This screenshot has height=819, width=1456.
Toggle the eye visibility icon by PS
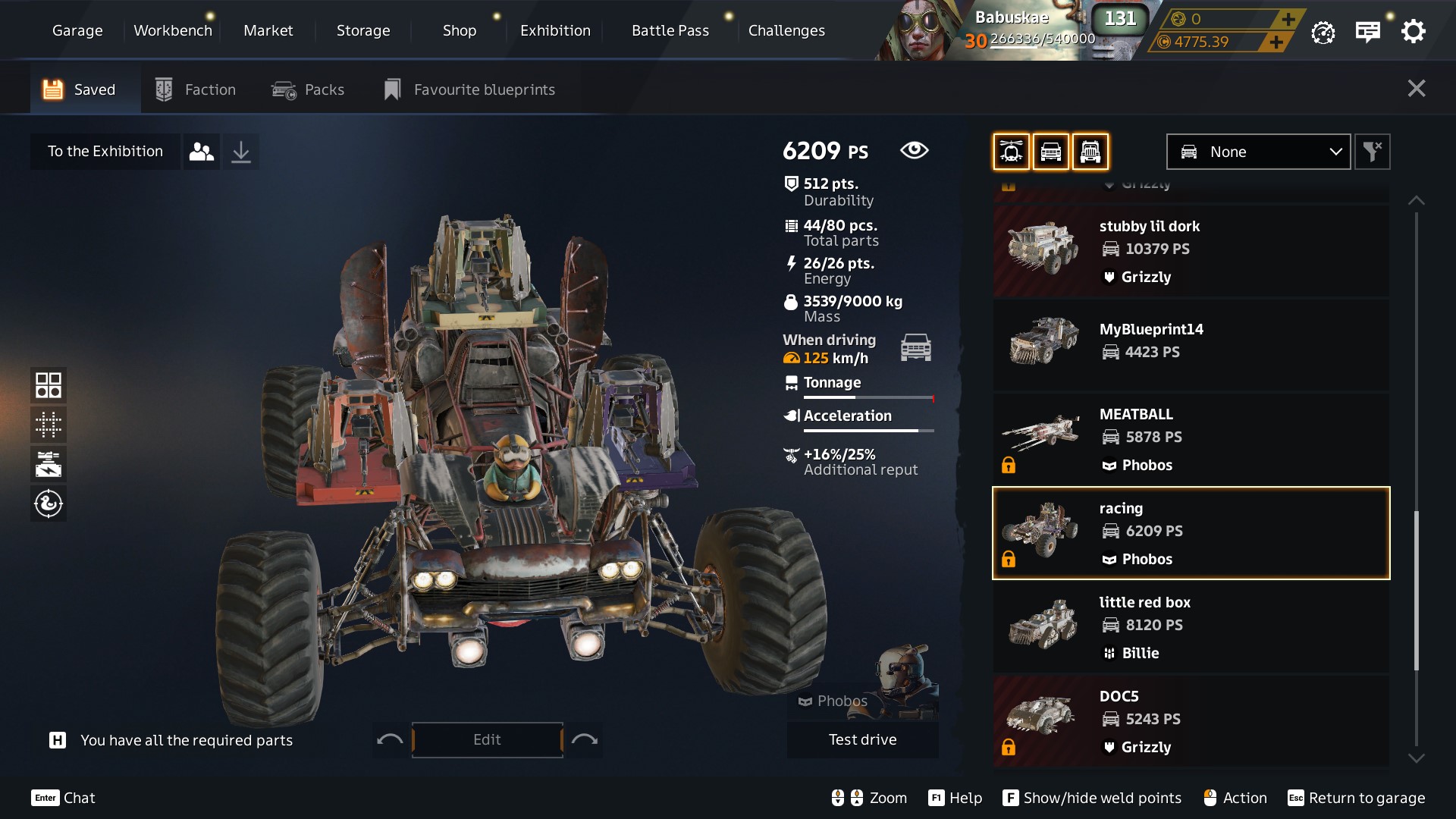(x=914, y=150)
